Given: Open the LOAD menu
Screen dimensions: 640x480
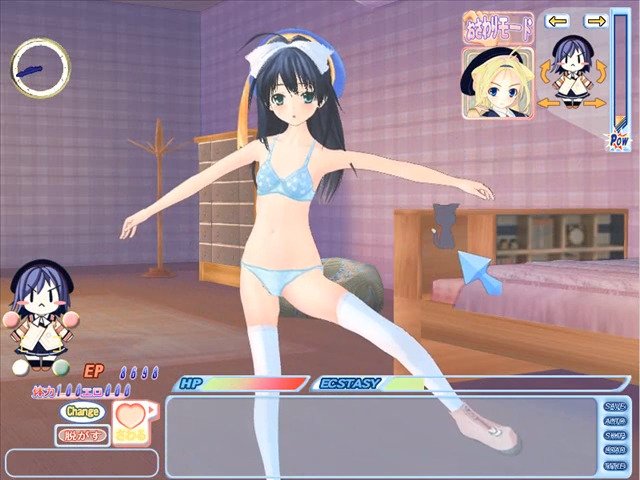Looking at the screenshot, I should (x=616, y=451).
